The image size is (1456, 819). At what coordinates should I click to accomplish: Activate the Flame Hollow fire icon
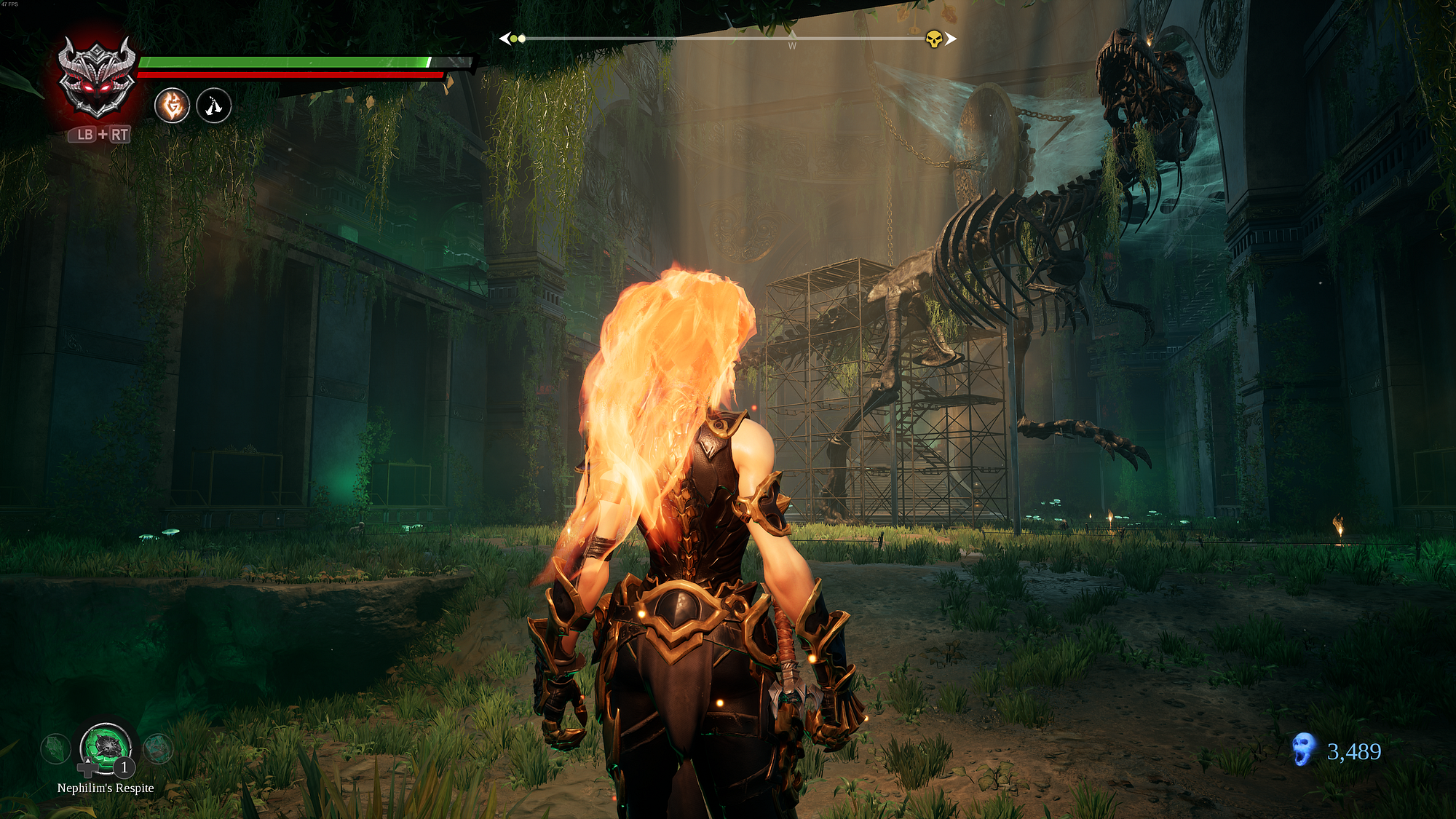173,106
